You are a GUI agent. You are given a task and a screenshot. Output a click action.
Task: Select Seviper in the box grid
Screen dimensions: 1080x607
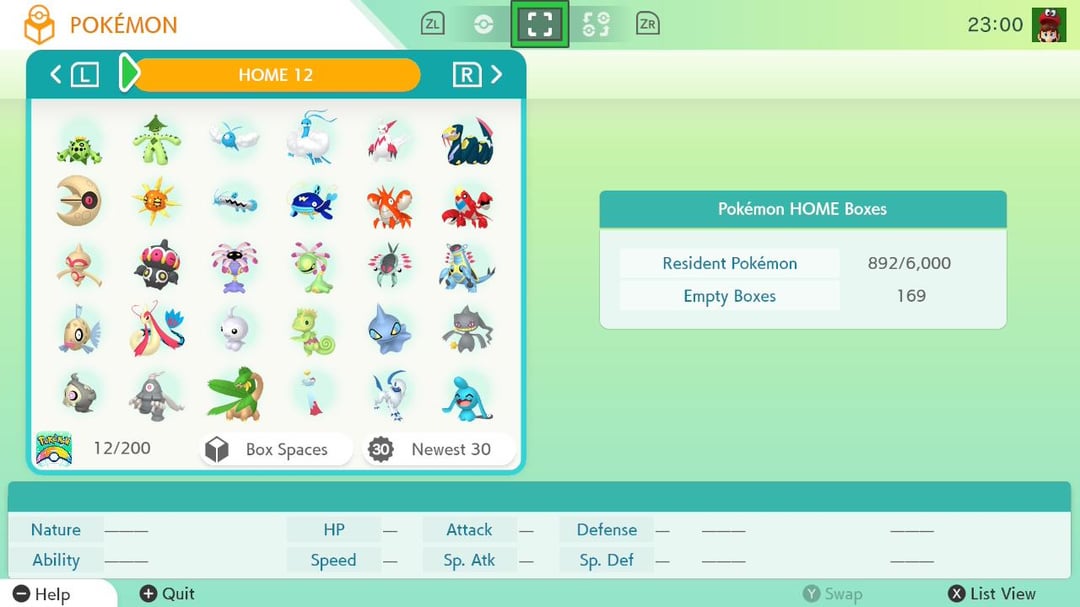(x=467, y=140)
